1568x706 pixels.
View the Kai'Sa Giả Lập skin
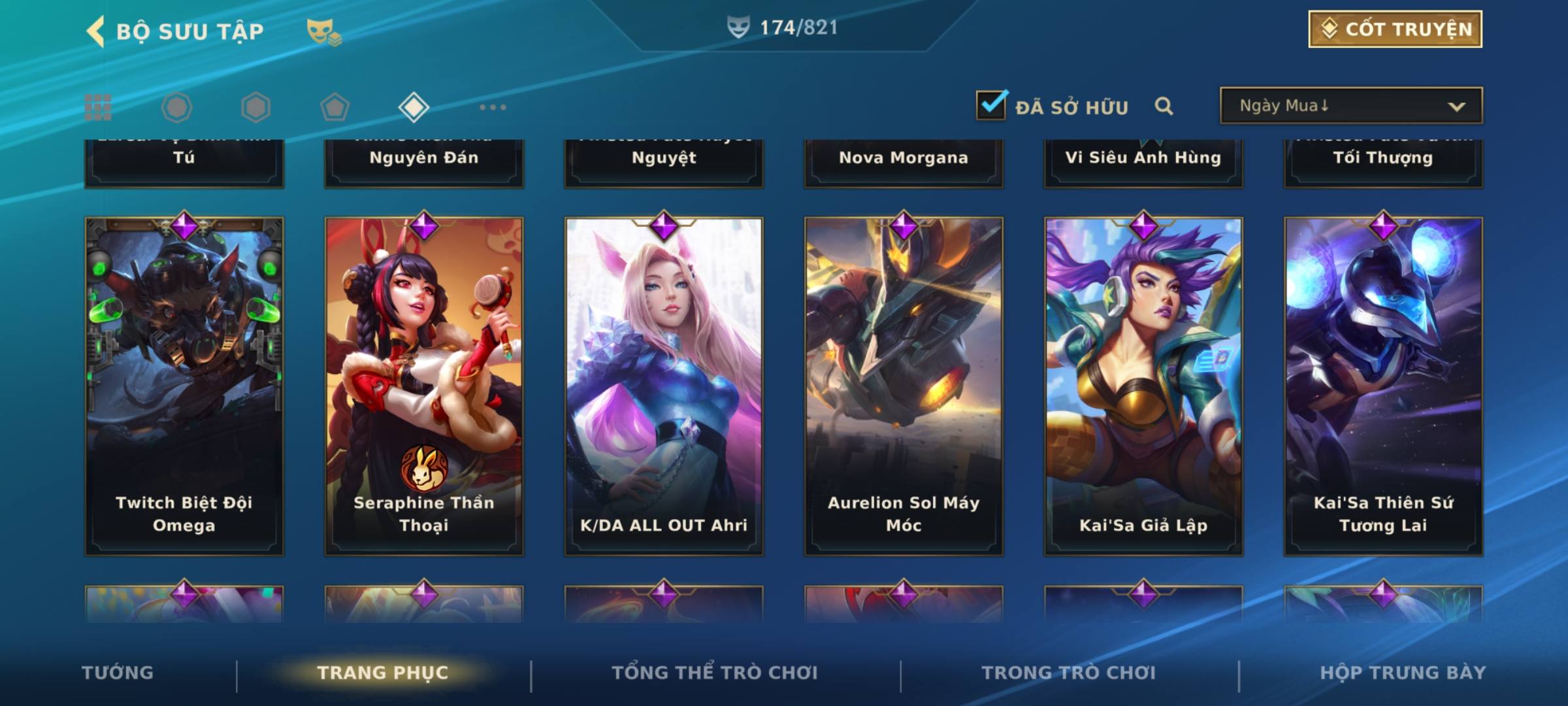pyautogui.click(x=1143, y=386)
